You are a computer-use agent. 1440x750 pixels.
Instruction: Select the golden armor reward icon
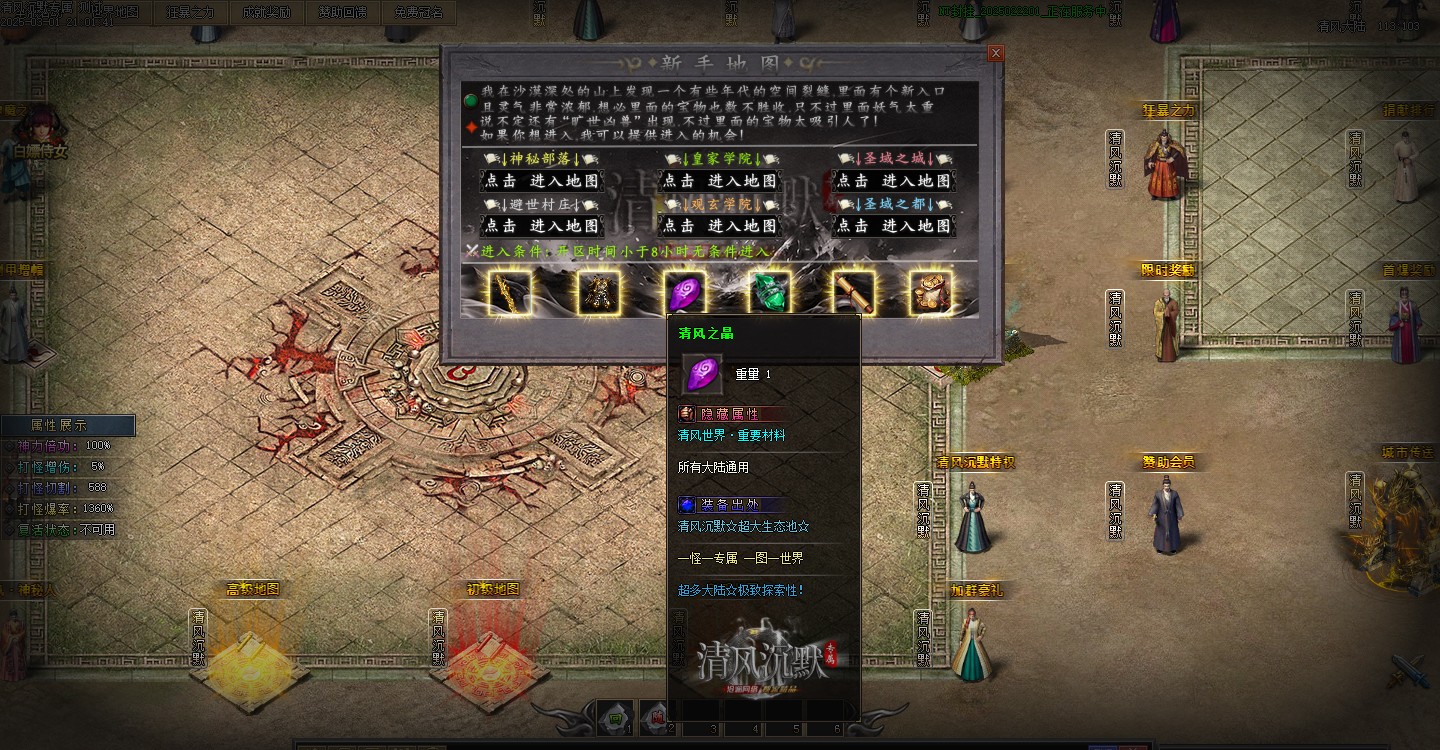pos(597,292)
